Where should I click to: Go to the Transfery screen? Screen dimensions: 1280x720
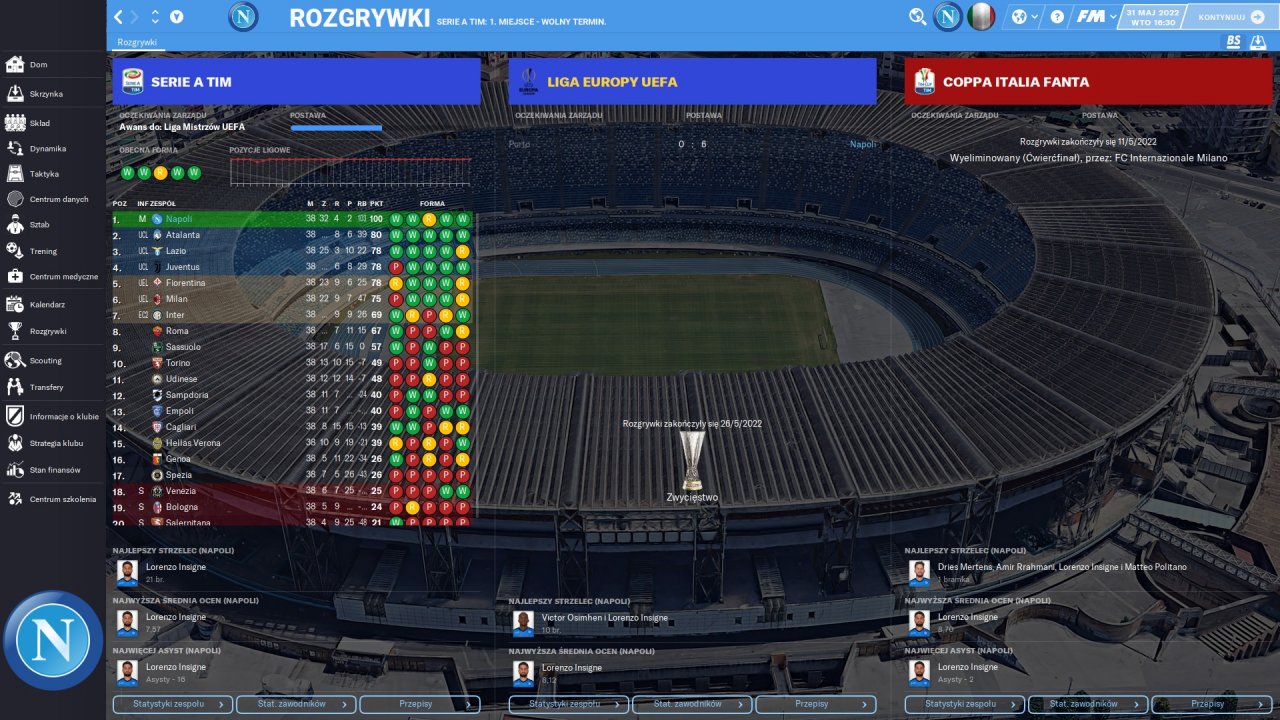pyautogui.click(x=46, y=387)
